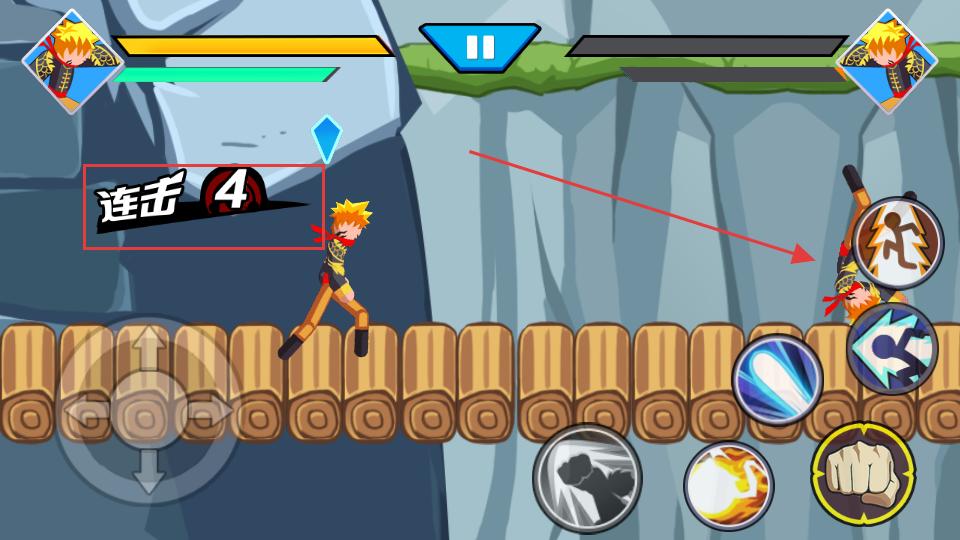Crouch with the d-pad down arrow
The height and width of the screenshot is (540, 960).
coord(148,473)
